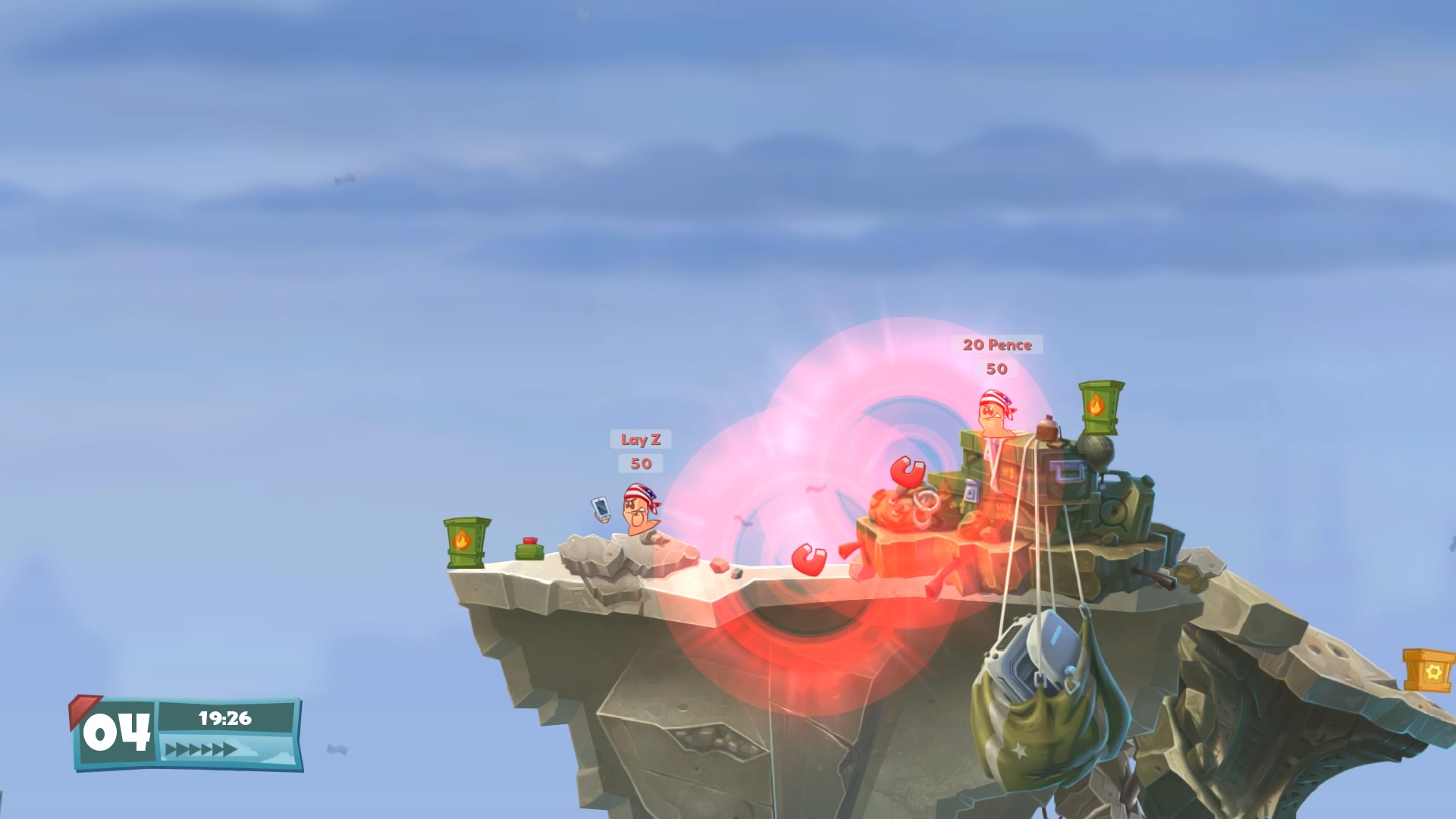Screen dimensions: 1456x819
Task: Click the red magnet icon on the supply pile
Action: coord(907,472)
